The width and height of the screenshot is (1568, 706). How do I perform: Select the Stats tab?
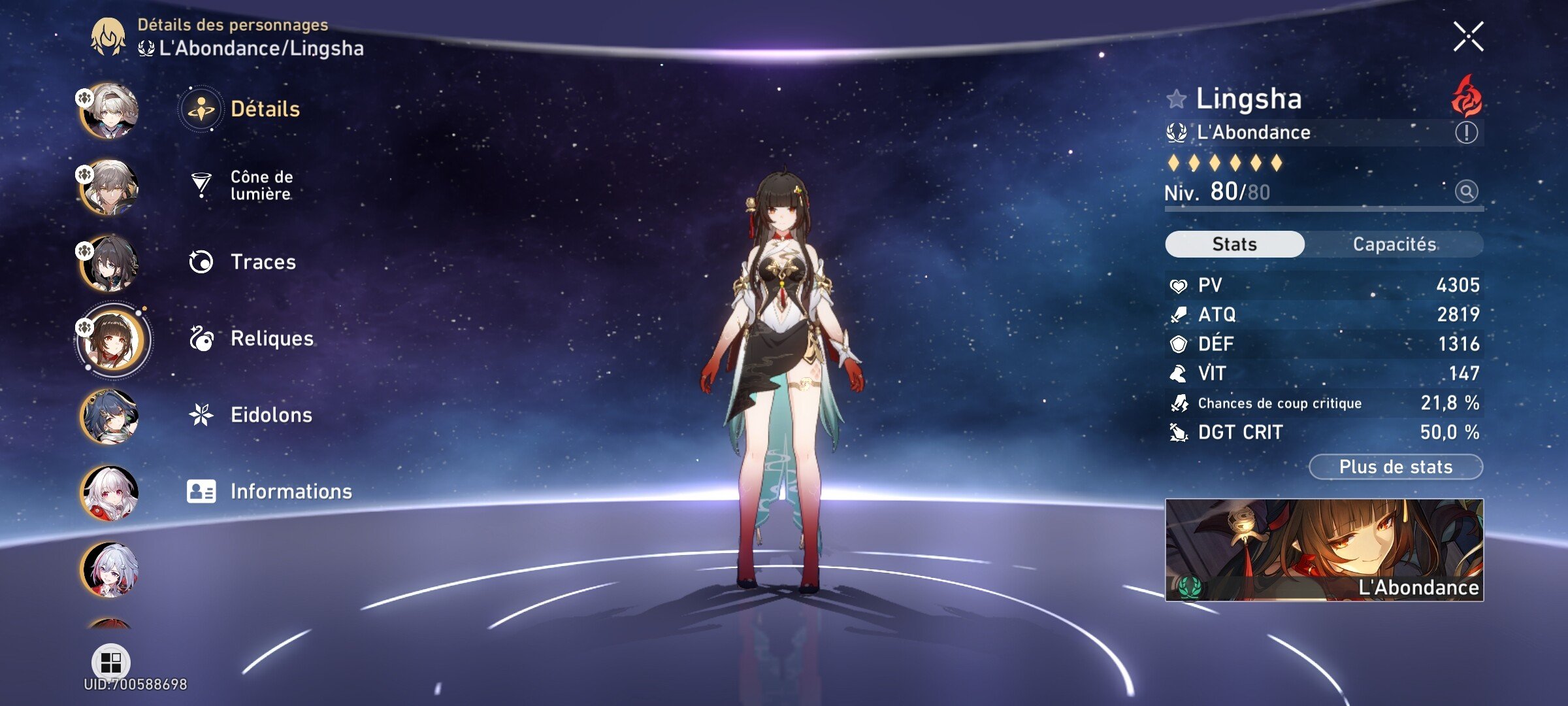point(1233,244)
